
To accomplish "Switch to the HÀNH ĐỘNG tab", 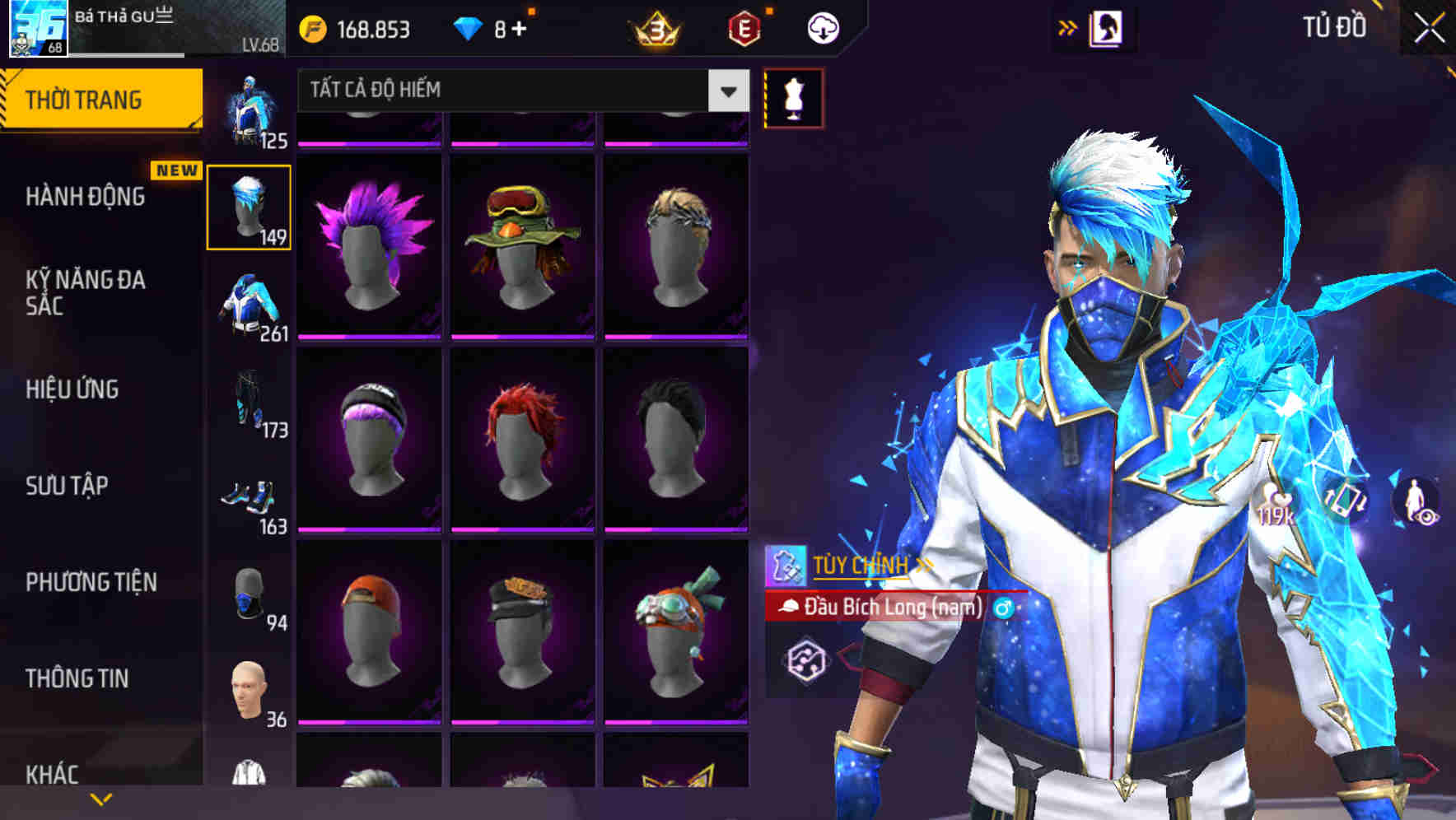I will pos(87,198).
